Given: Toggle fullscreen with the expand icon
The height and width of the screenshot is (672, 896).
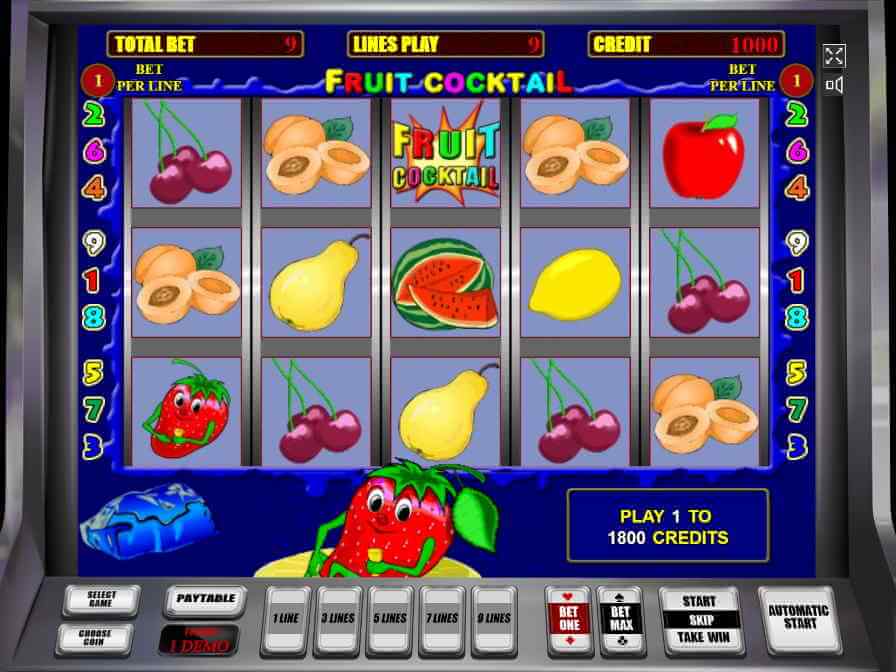Looking at the screenshot, I should pos(834,56).
